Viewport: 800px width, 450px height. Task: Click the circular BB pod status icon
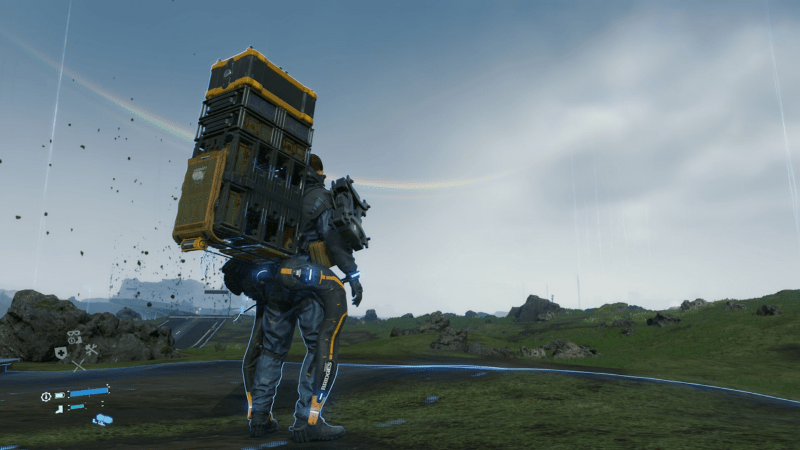pos(46,396)
